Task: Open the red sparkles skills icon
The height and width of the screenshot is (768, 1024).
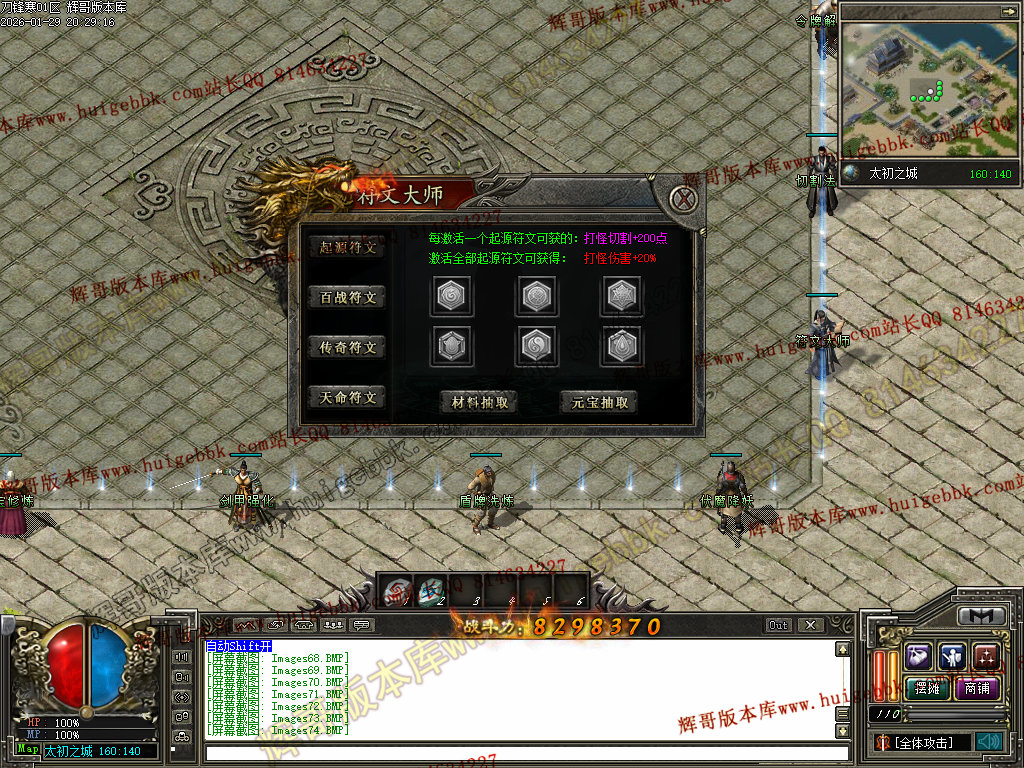Action: click(x=986, y=656)
